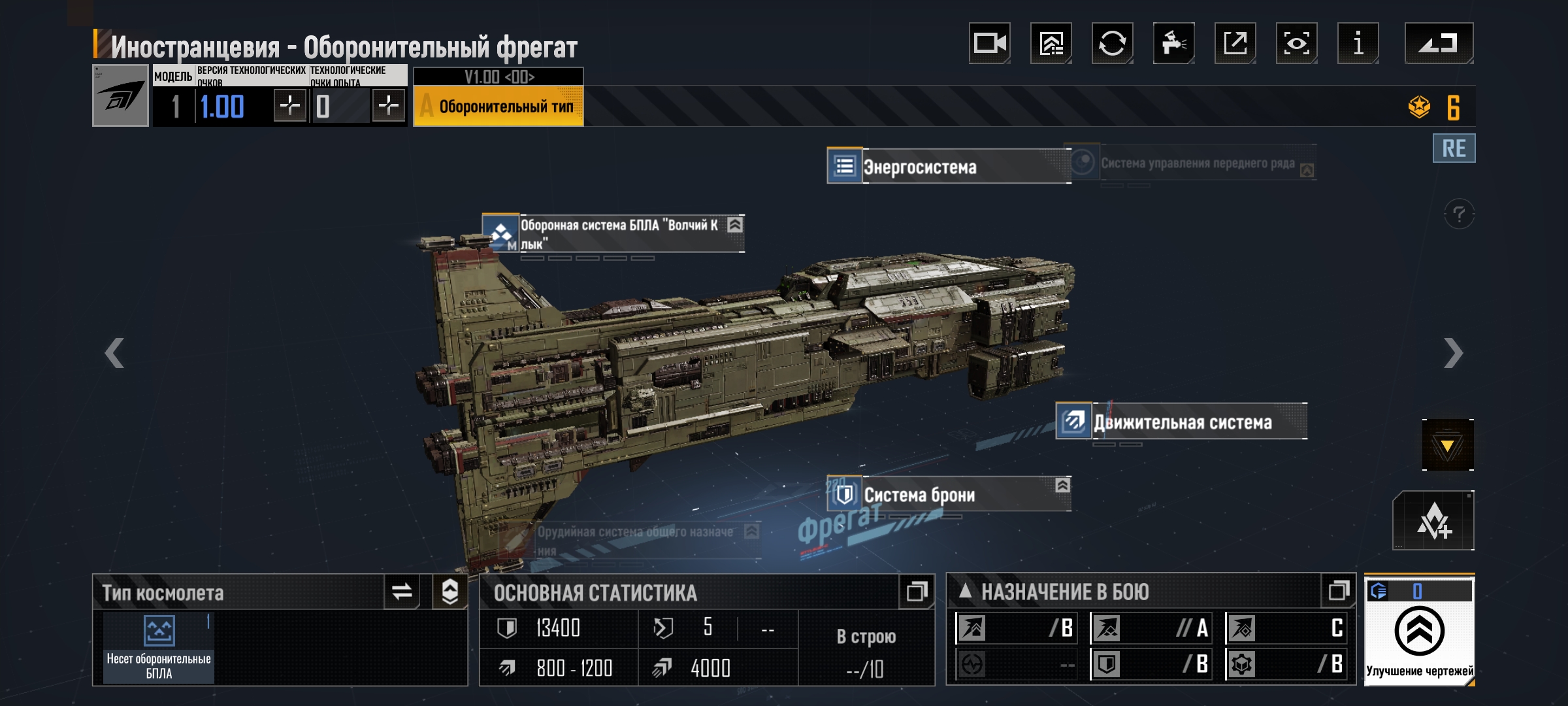Open the Движительная система module

(1181, 422)
